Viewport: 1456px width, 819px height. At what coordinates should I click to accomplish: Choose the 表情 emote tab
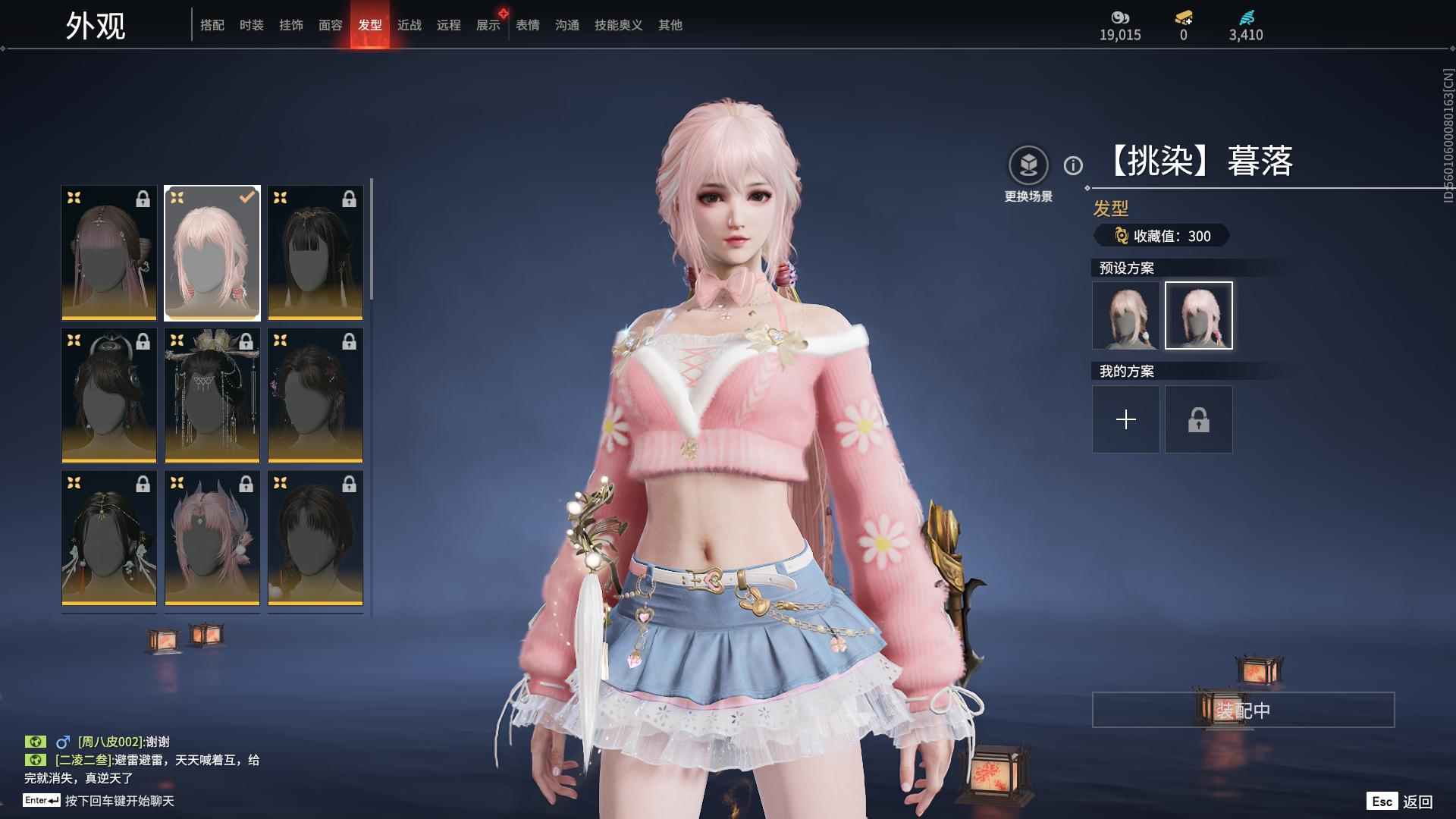point(528,25)
